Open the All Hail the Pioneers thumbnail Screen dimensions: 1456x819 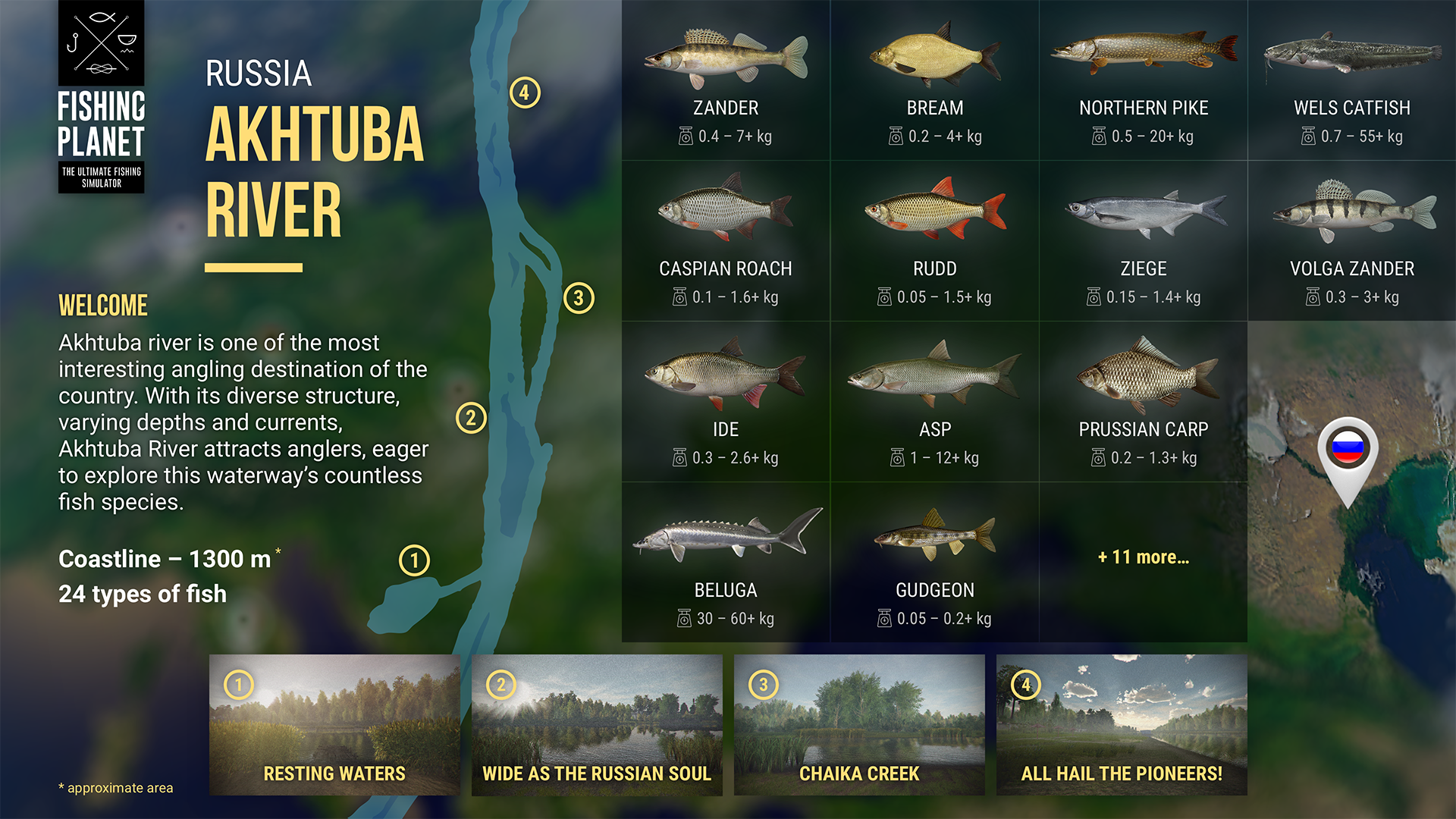point(1122,724)
